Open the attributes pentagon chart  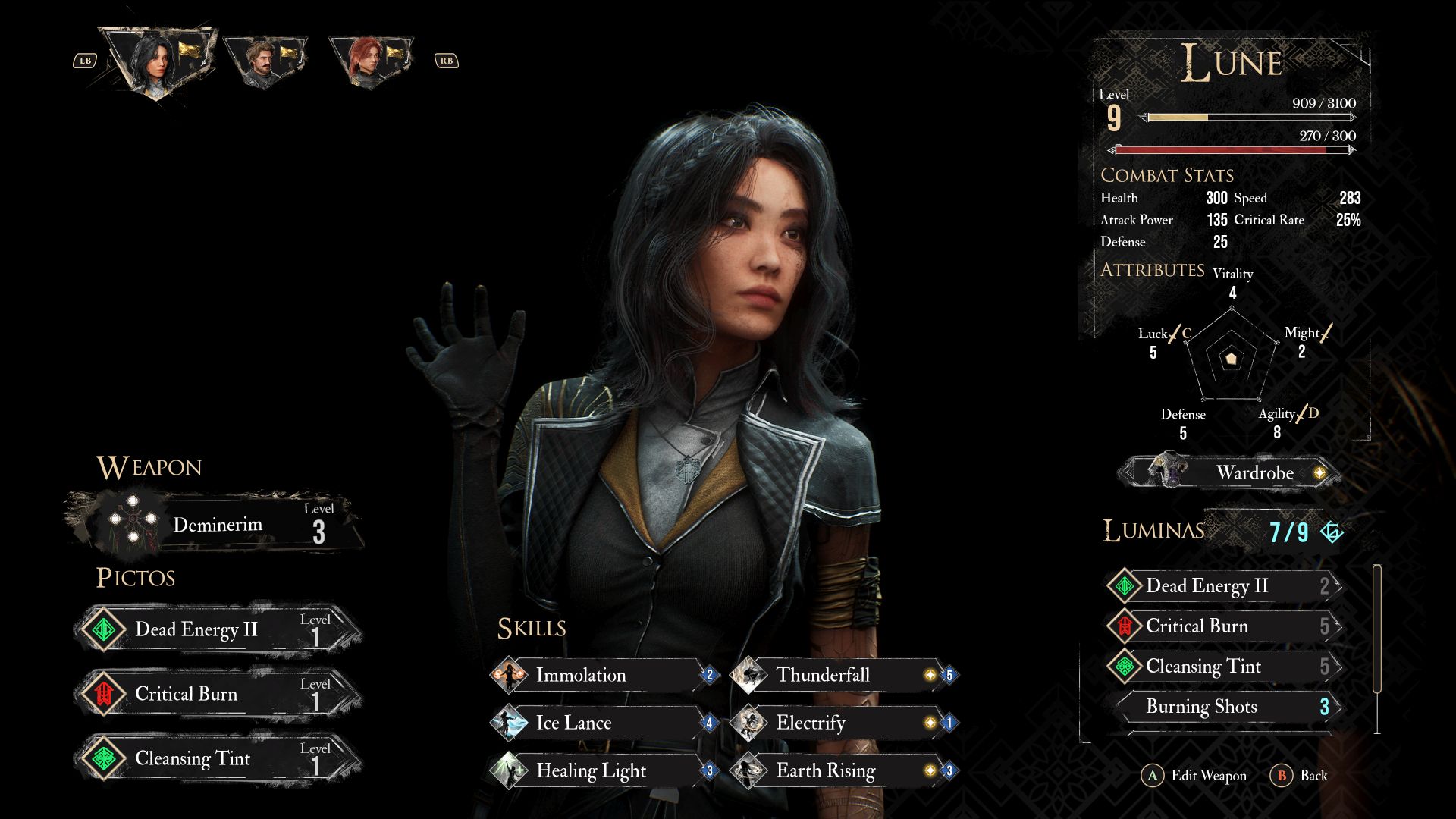(x=1232, y=357)
